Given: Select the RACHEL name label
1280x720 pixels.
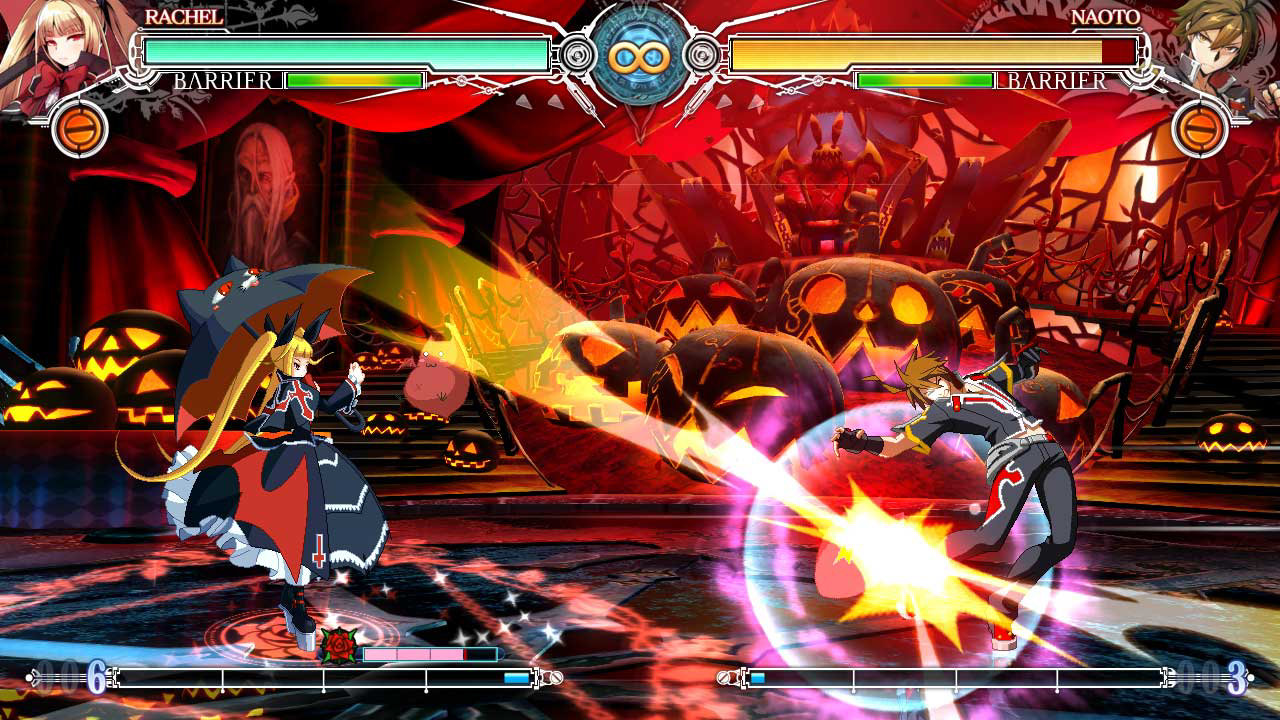Looking at the screenshot, I should (185, 17).
